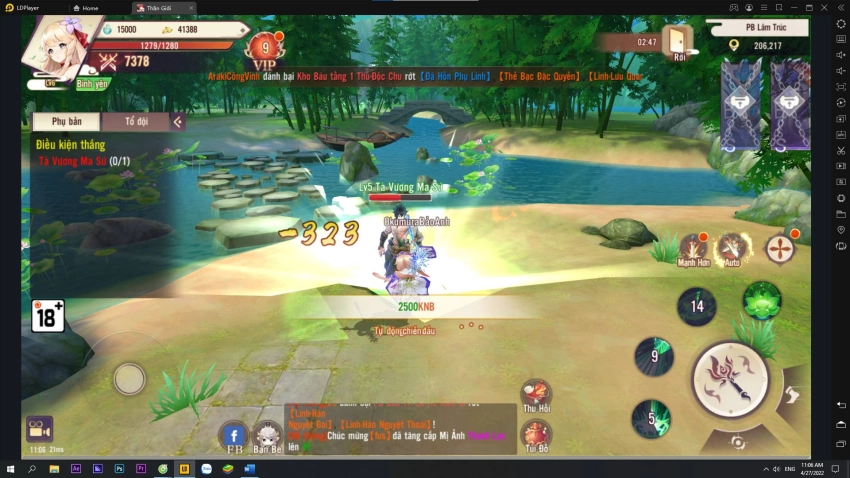Open the FB Facebook icon
The image size is (850, 478).
[234, 436]
